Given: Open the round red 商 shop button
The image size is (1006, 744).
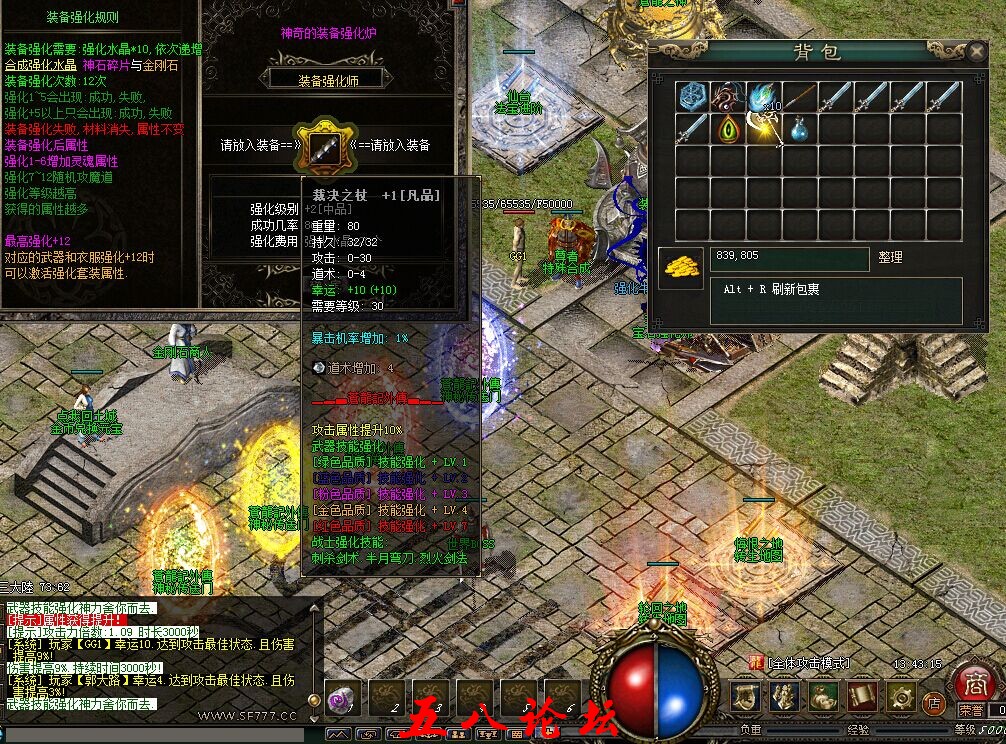Looking at the screenshot, I should pos(973,683).
